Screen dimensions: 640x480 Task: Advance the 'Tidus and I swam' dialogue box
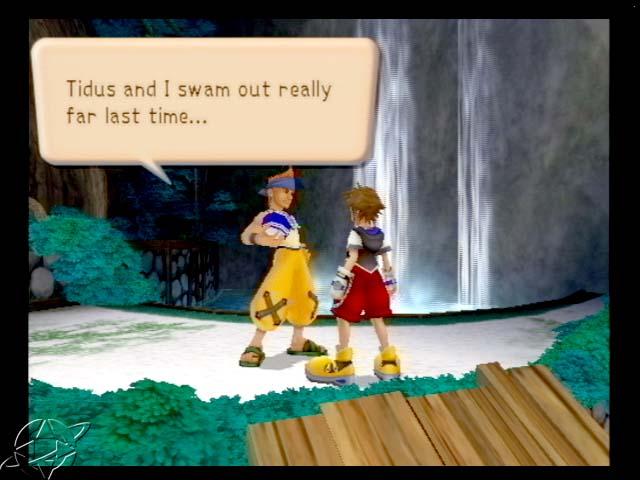point(205,101)
